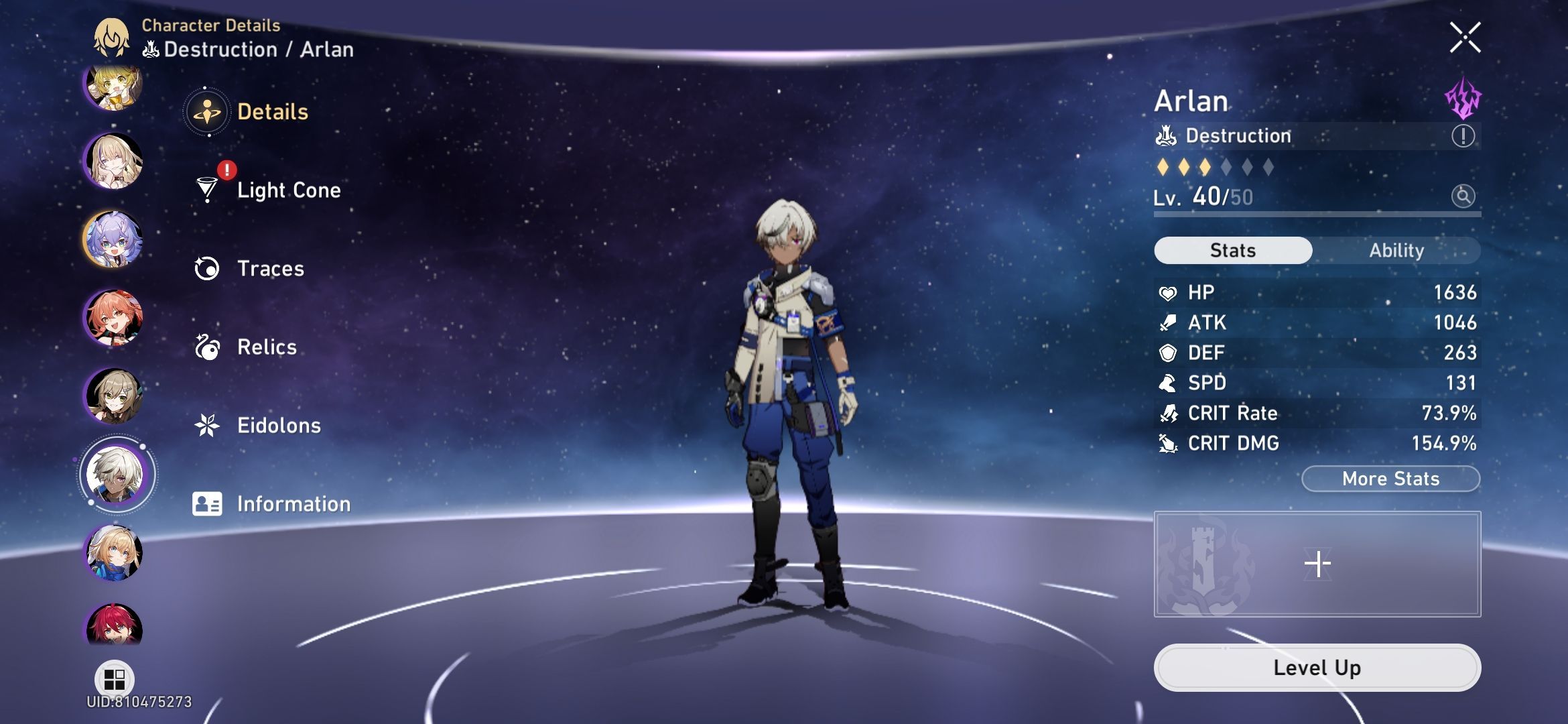View the Eidolons panel
The width and height of the screenshot is (1568, 724).
point(279,425)
